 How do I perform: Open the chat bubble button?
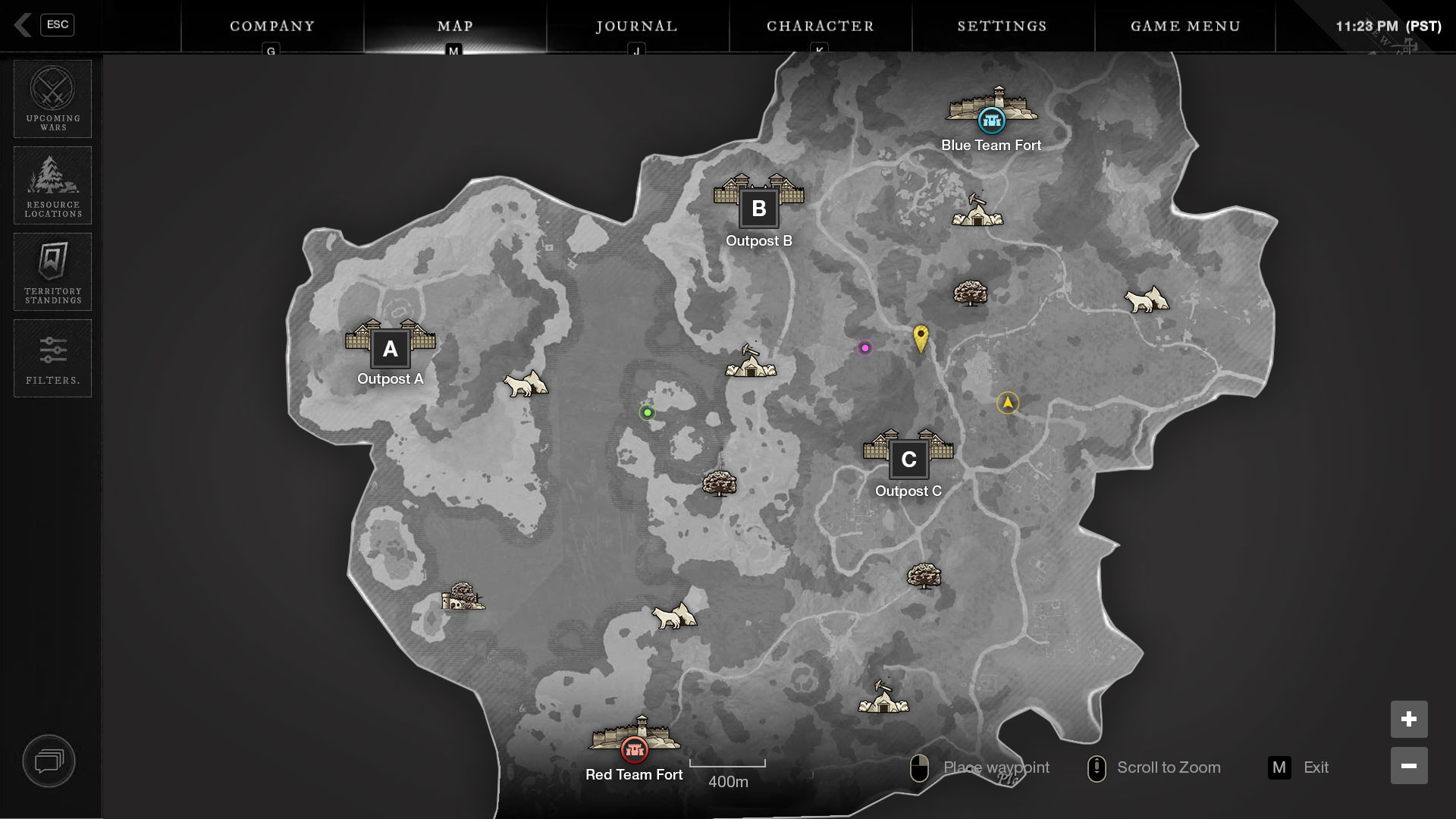[49, 761]
